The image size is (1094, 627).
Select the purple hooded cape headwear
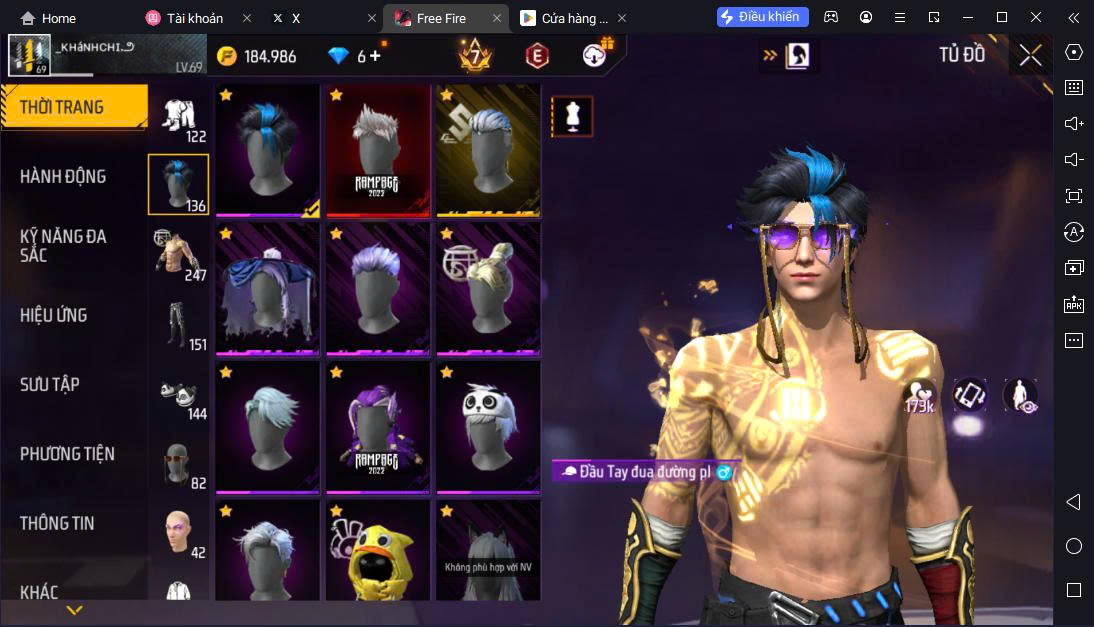click(267, 288)
